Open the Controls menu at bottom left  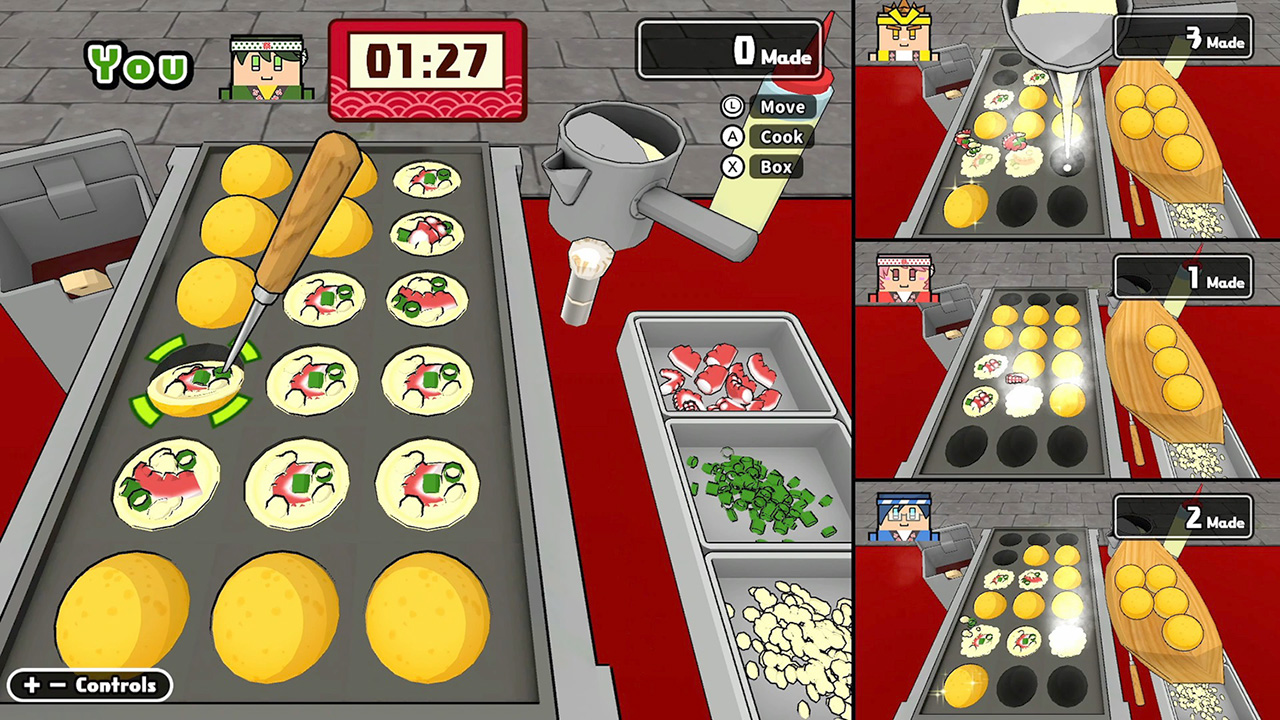click(88, 686)
